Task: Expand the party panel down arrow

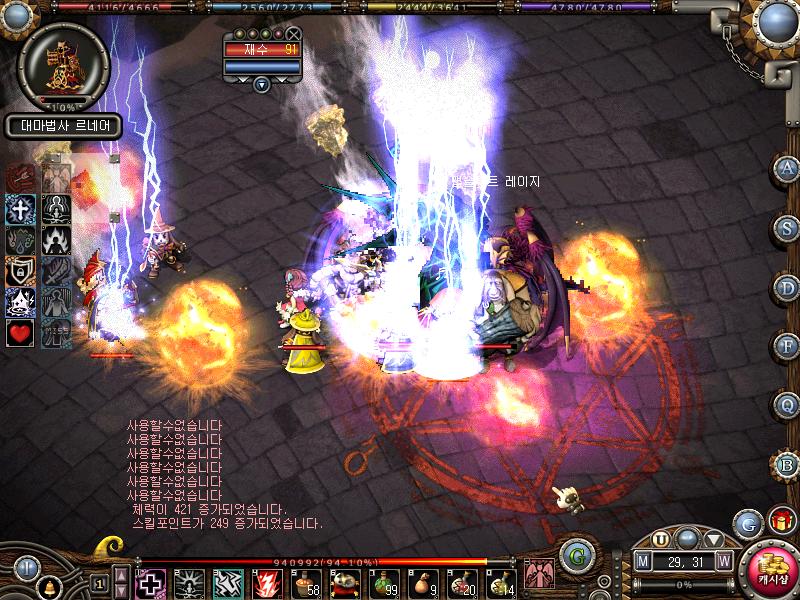Action: click(x=262, y=84)
